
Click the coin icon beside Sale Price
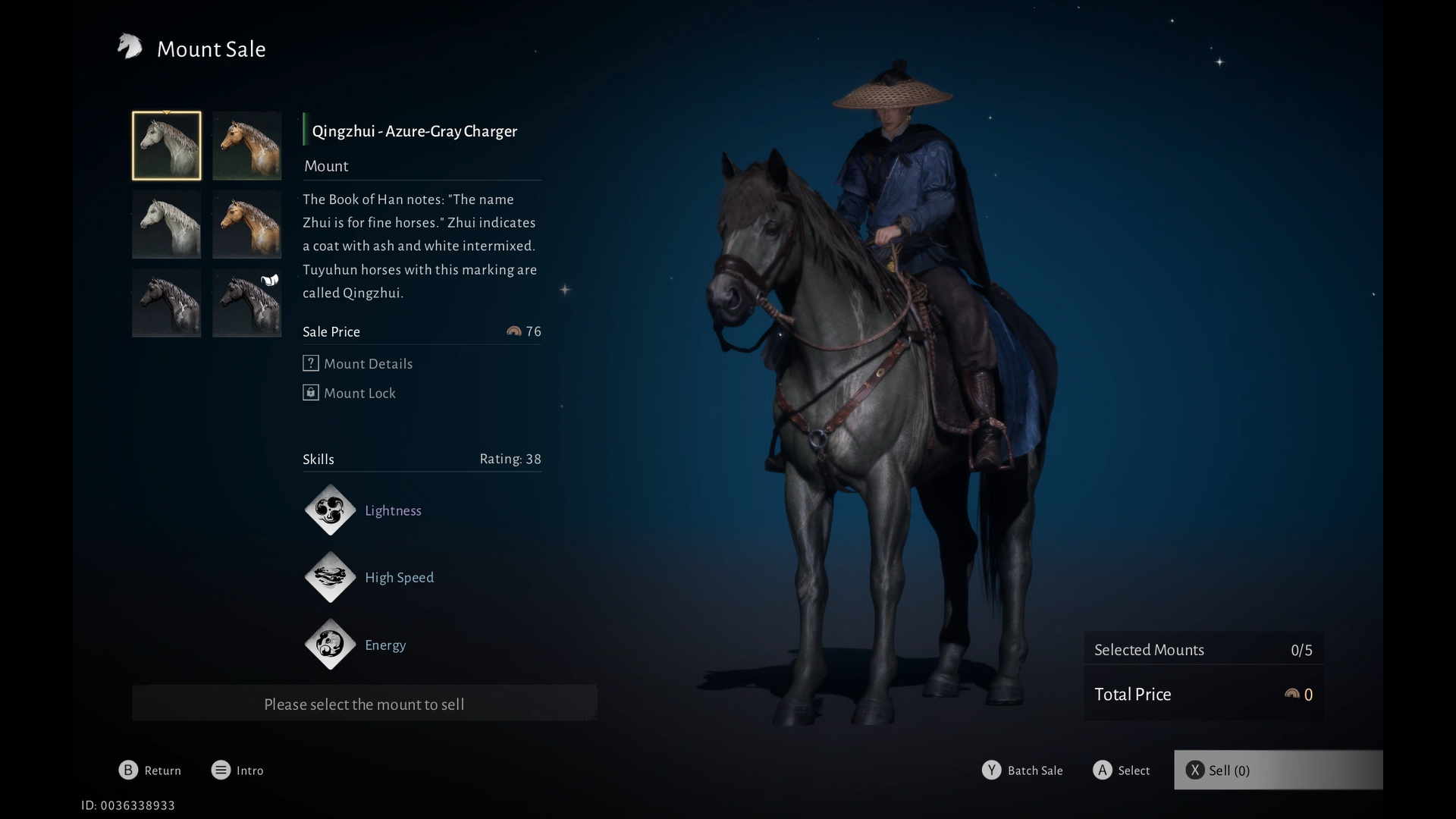tap(514, 331)
